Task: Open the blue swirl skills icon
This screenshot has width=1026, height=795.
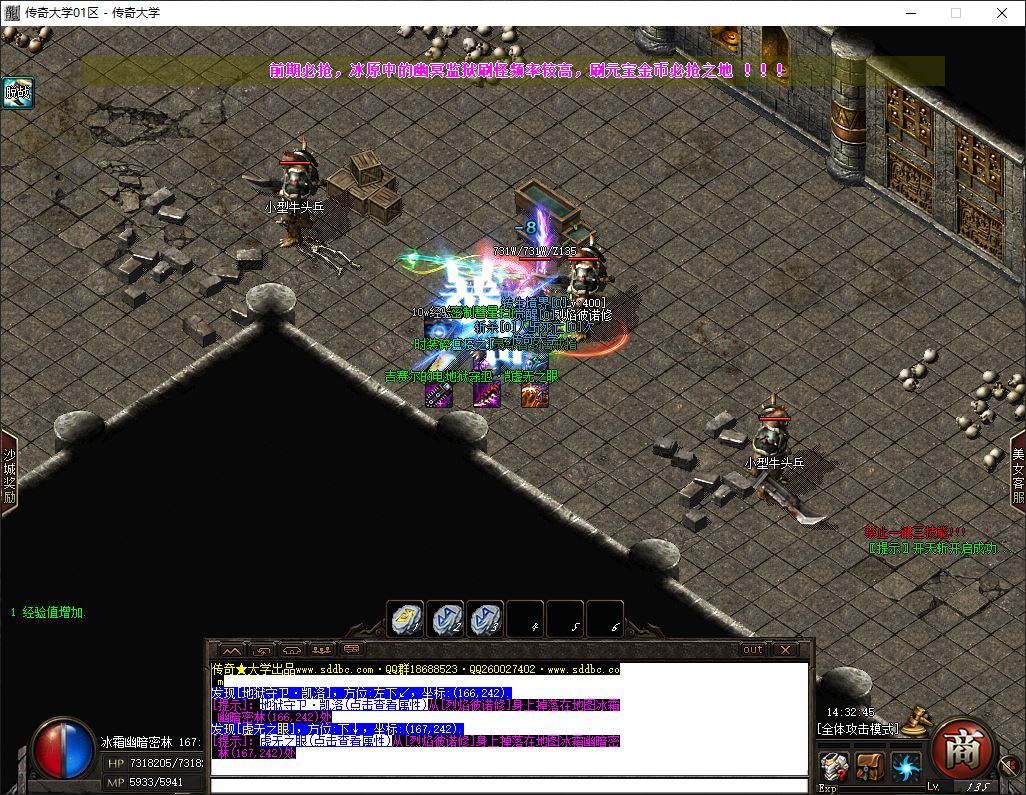Action: 906,767
